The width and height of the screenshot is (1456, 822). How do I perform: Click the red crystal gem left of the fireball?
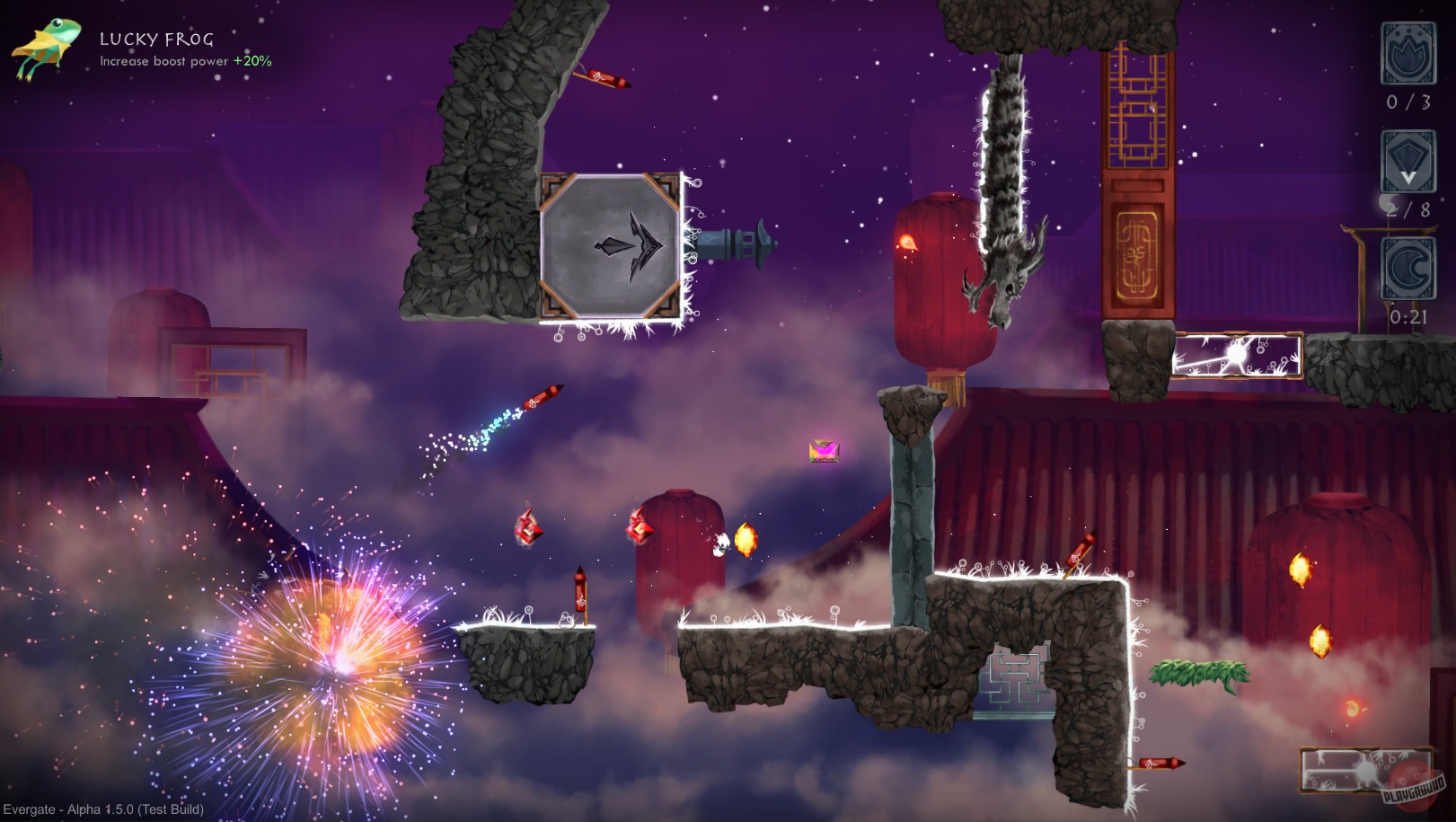click(639, 531)
